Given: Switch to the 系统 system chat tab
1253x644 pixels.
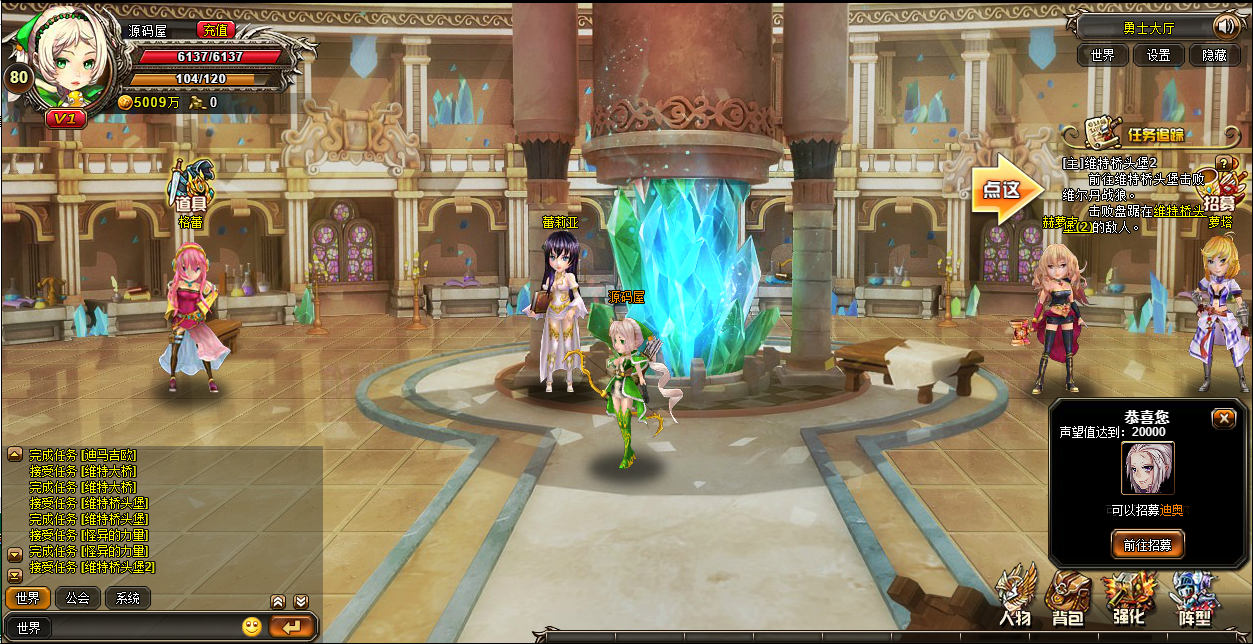Looking at the screenshot, I should [x=128, y=598].
